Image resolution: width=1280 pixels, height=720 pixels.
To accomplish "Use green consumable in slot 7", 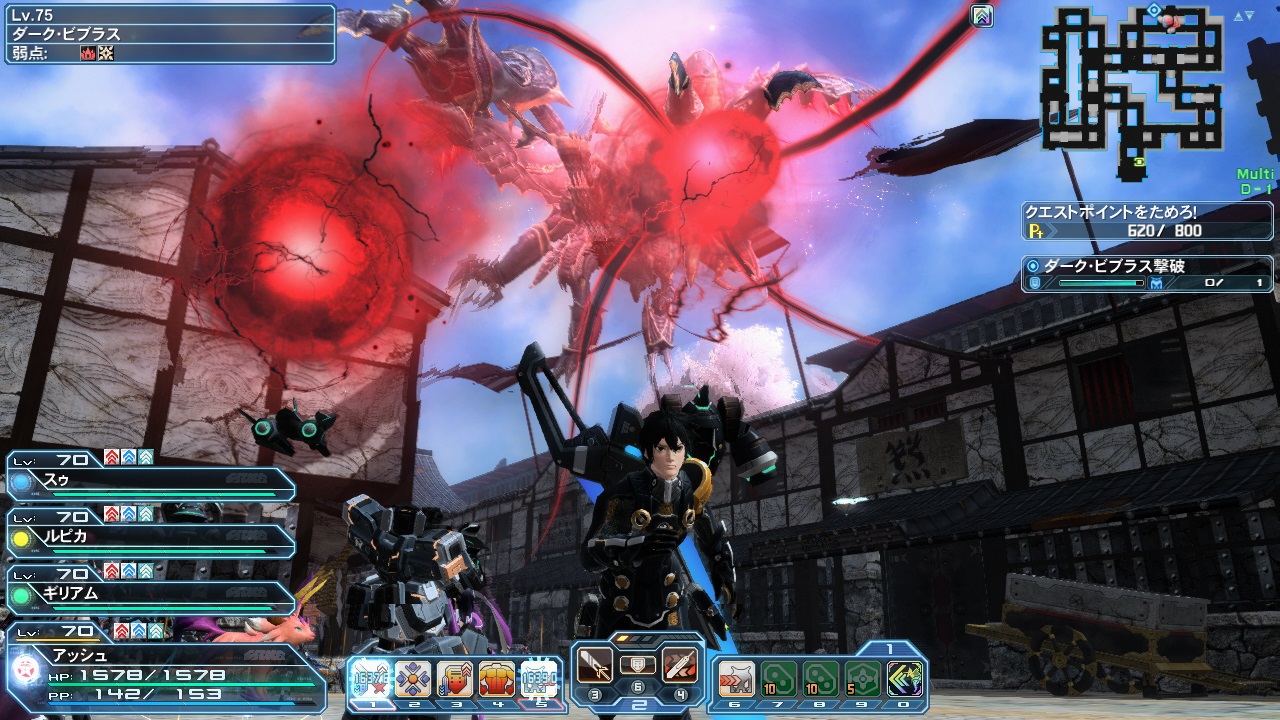I will (x=778, y=679).
